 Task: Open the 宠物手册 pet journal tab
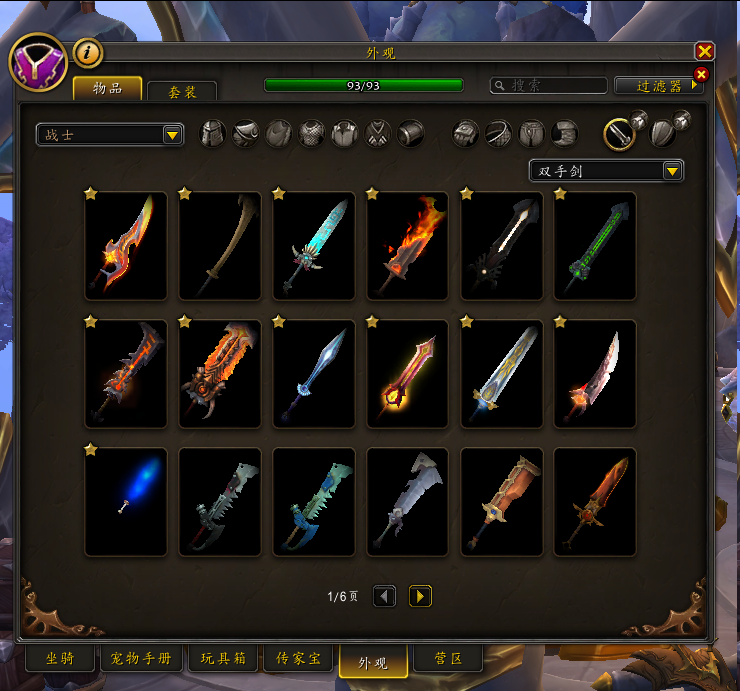click(x=143, y=659)
